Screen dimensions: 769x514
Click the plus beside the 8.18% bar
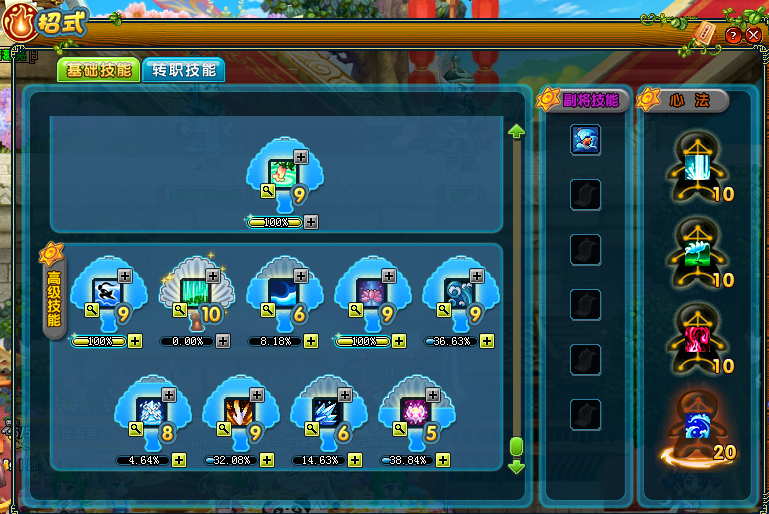pyautogui.click(x=311, y=341)
